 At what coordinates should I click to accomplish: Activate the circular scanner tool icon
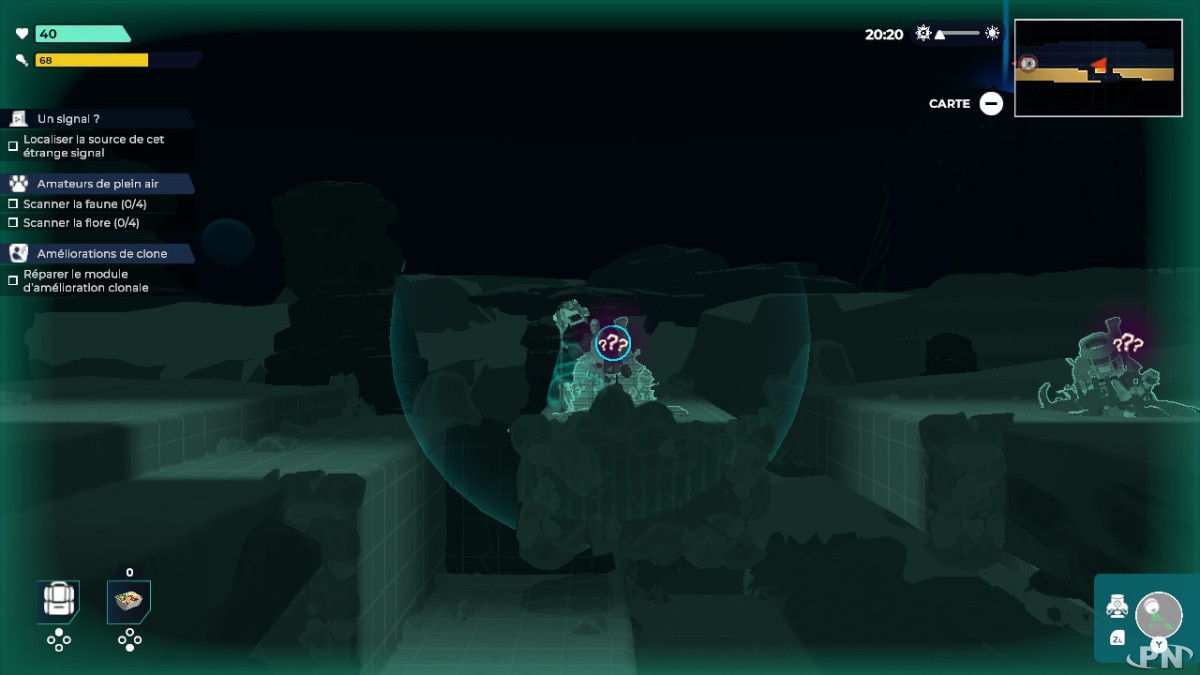[1159, 611]
